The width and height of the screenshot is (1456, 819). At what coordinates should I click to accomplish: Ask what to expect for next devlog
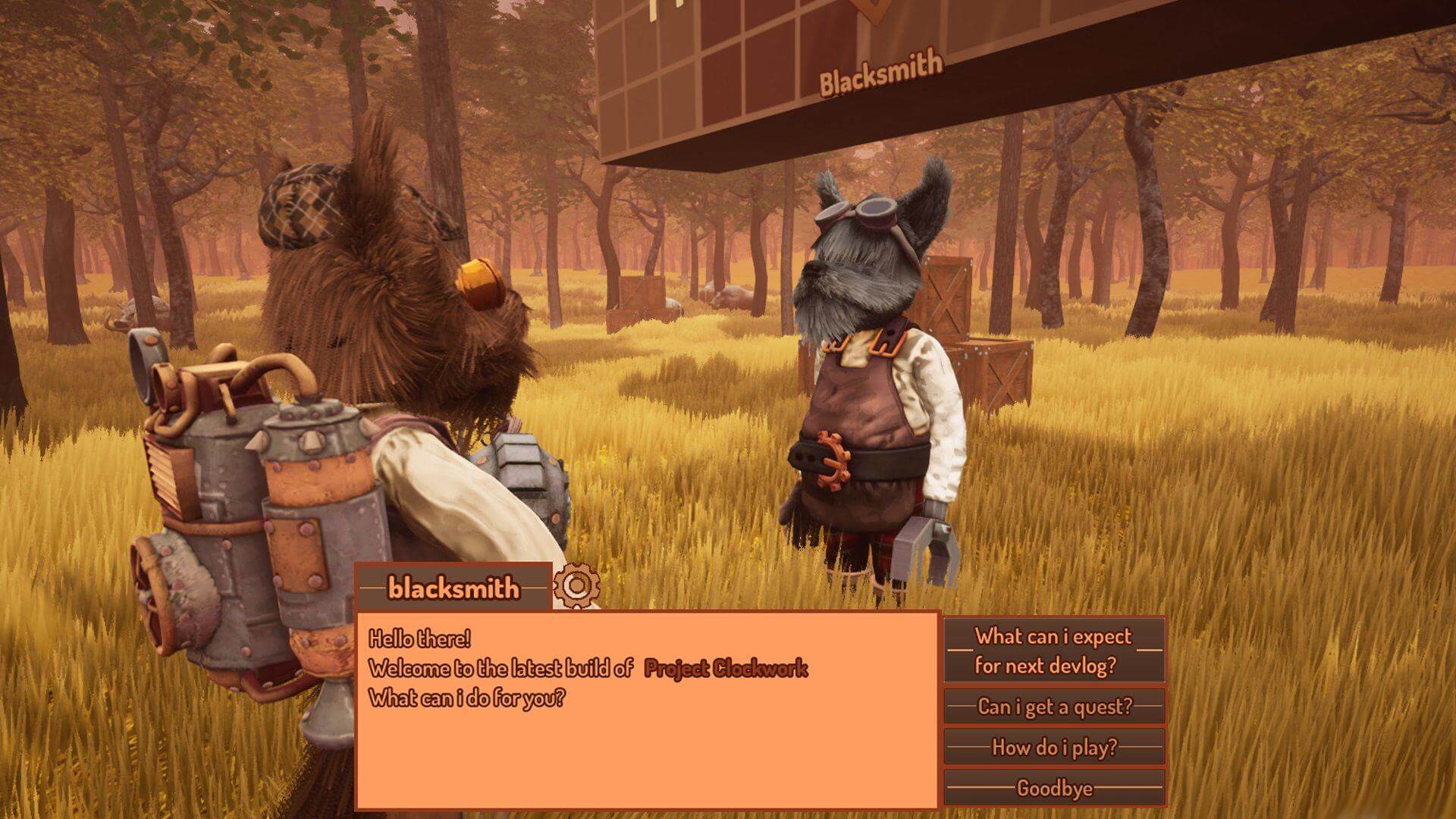tap(1054, 651)
